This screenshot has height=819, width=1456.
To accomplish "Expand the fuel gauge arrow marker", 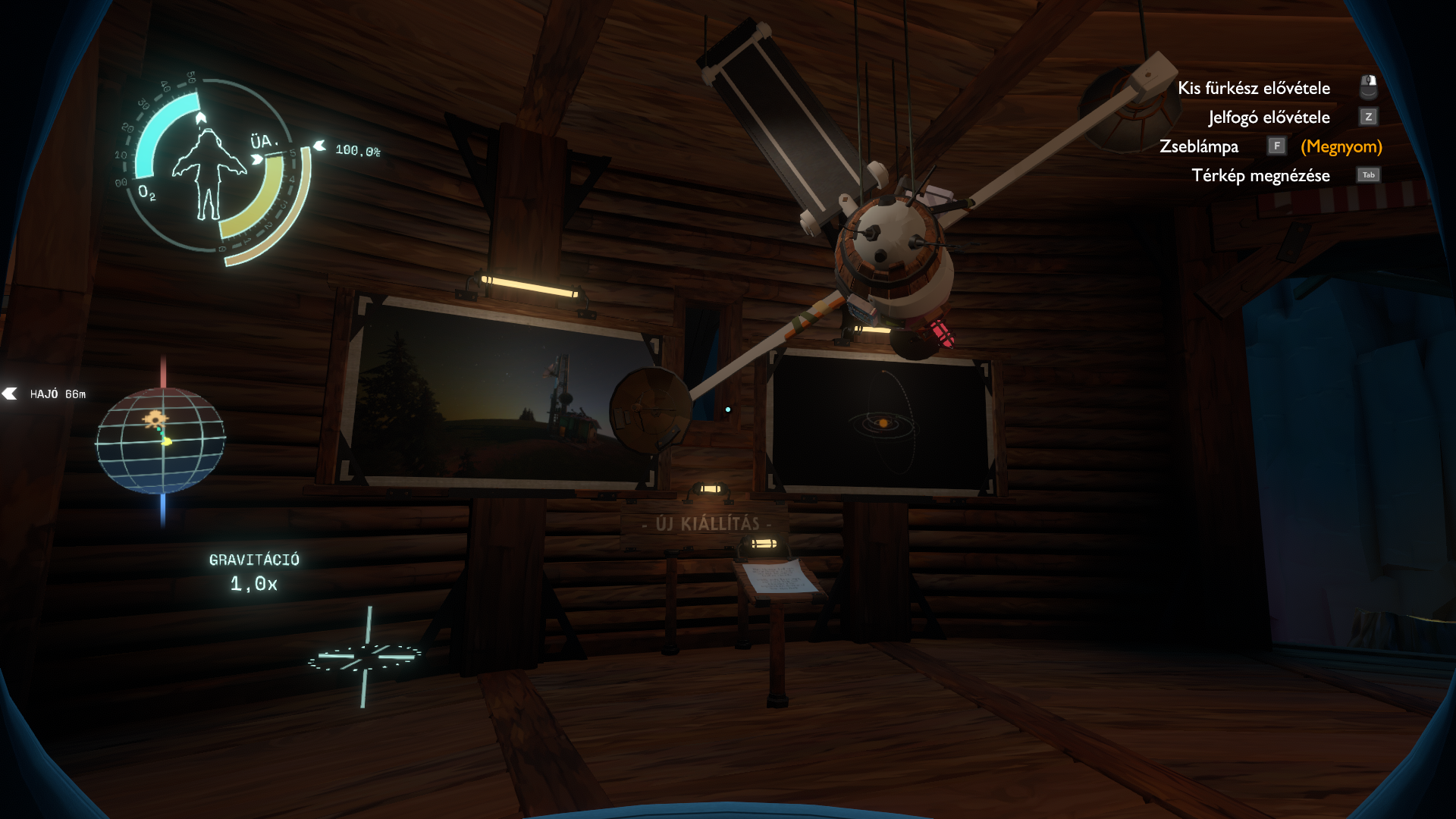I will click(x=318, y=143).
